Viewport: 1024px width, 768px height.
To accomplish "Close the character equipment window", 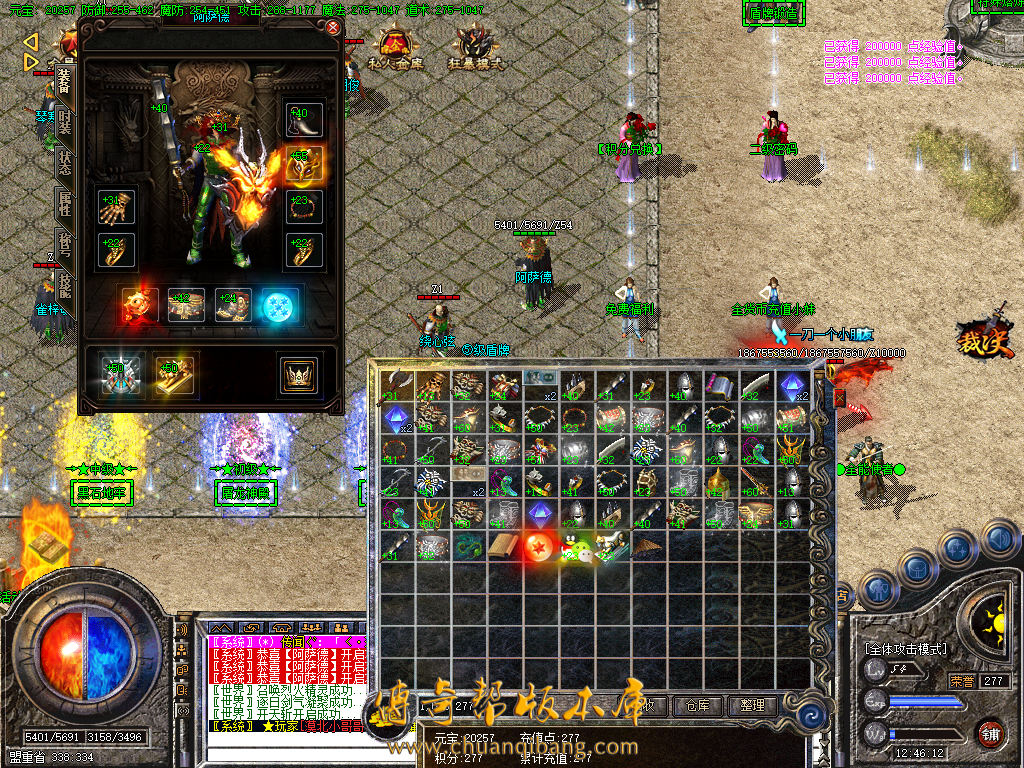I will (332, 28).
